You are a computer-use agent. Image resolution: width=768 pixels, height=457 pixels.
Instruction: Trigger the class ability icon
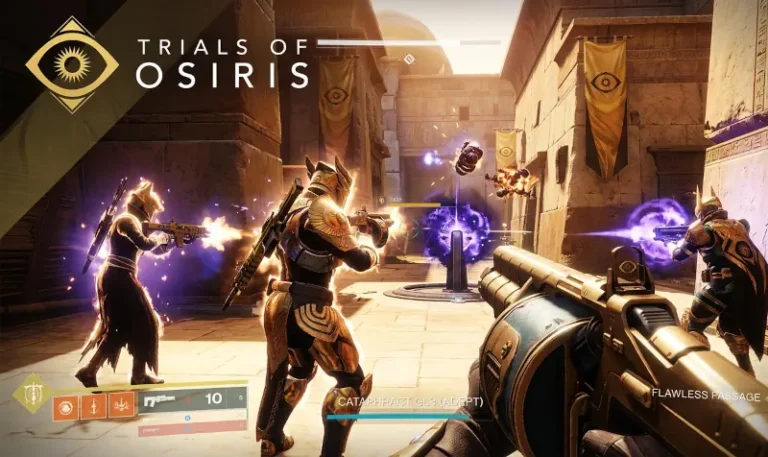click(x=123, y=405)
